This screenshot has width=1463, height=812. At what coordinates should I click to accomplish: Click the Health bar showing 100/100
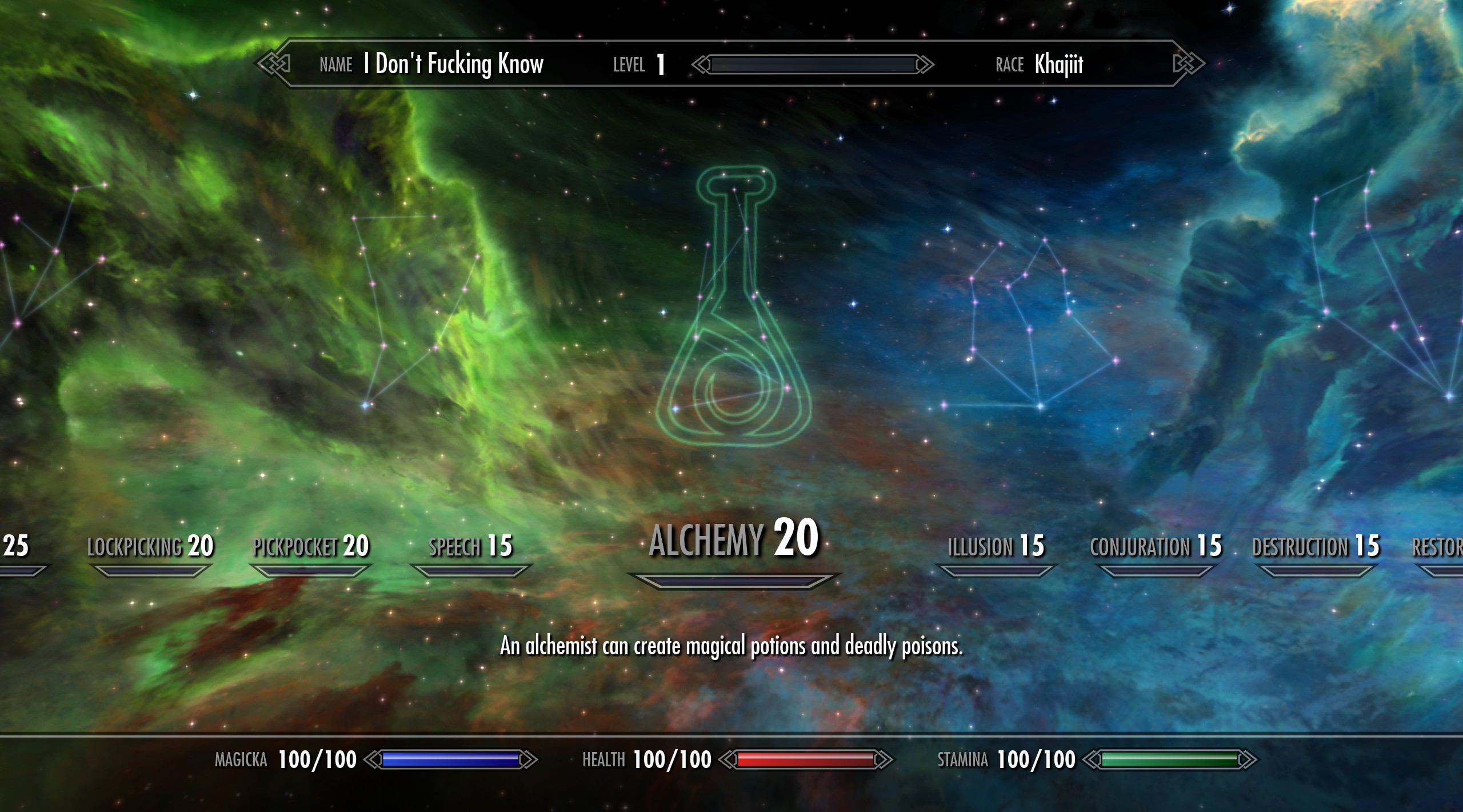[x=808, y=759]
